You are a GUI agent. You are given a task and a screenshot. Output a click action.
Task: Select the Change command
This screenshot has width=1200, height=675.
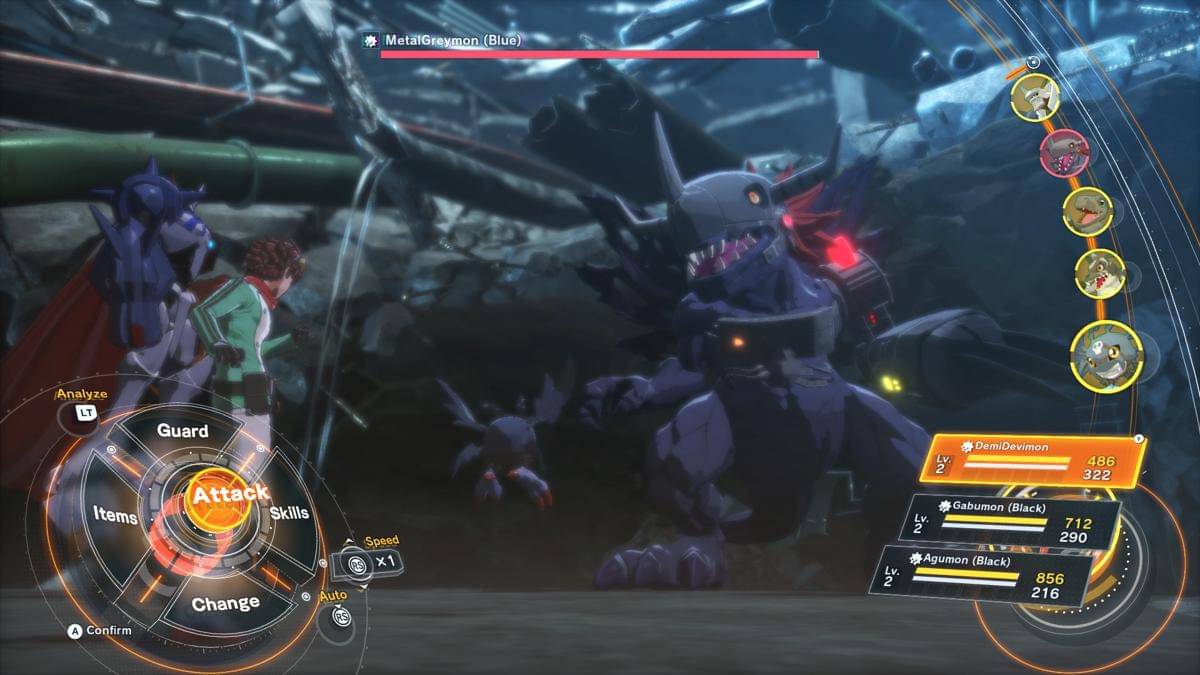pos(225,604)
